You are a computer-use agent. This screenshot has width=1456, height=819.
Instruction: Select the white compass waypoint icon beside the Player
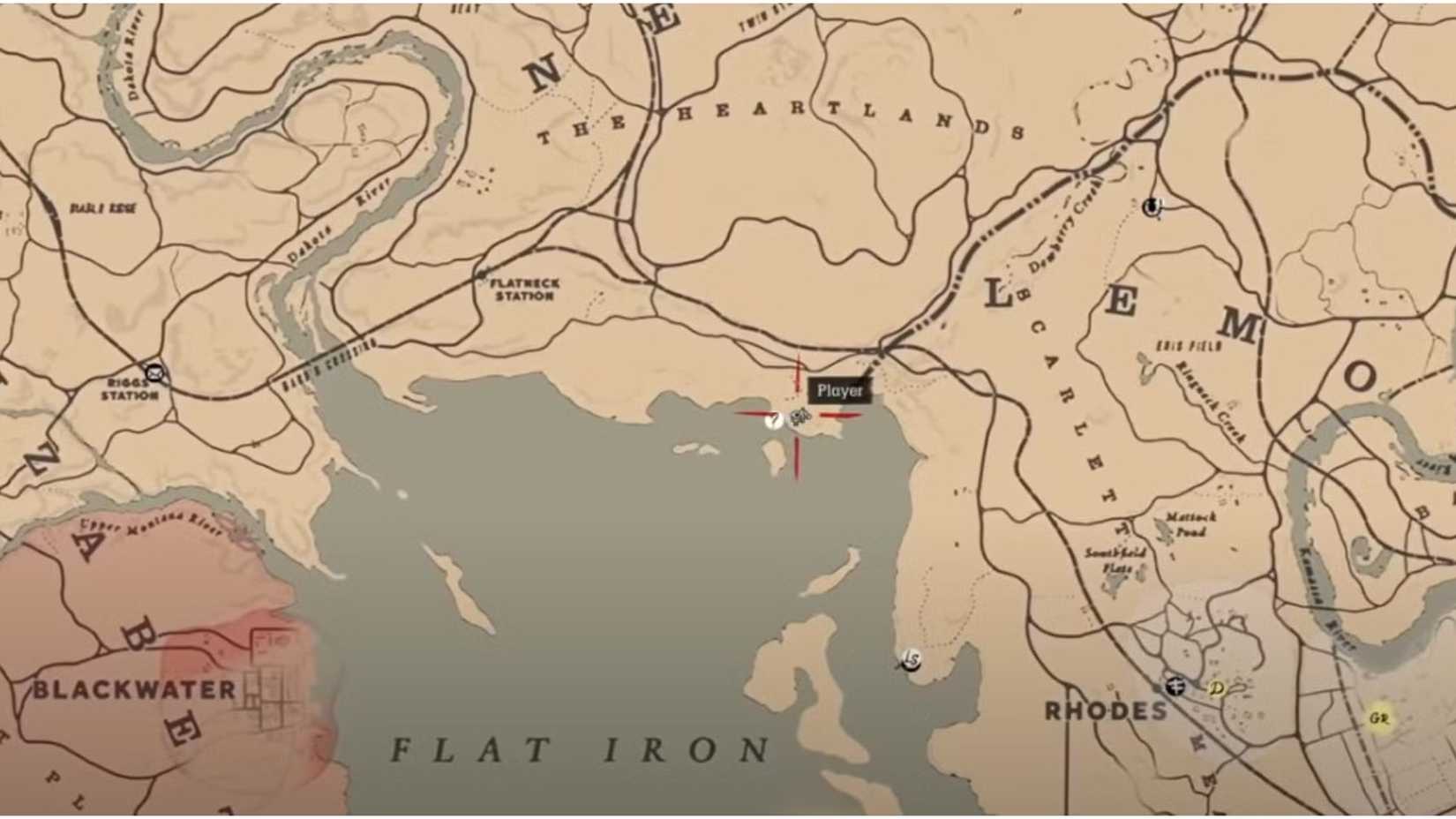tap(773, 419)
